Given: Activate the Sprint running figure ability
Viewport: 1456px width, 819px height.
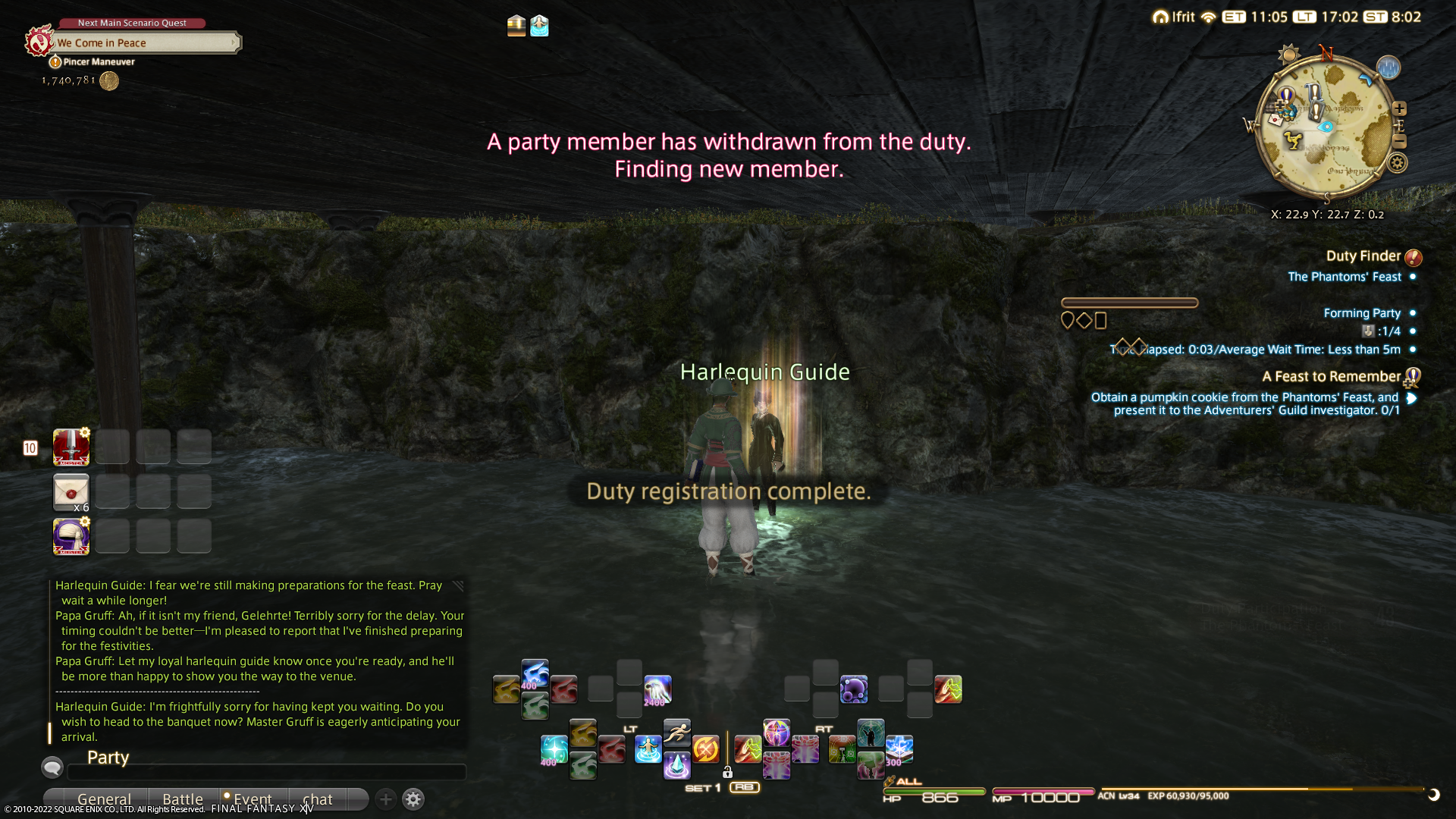Looking at the screenshot, I should 677,733.
